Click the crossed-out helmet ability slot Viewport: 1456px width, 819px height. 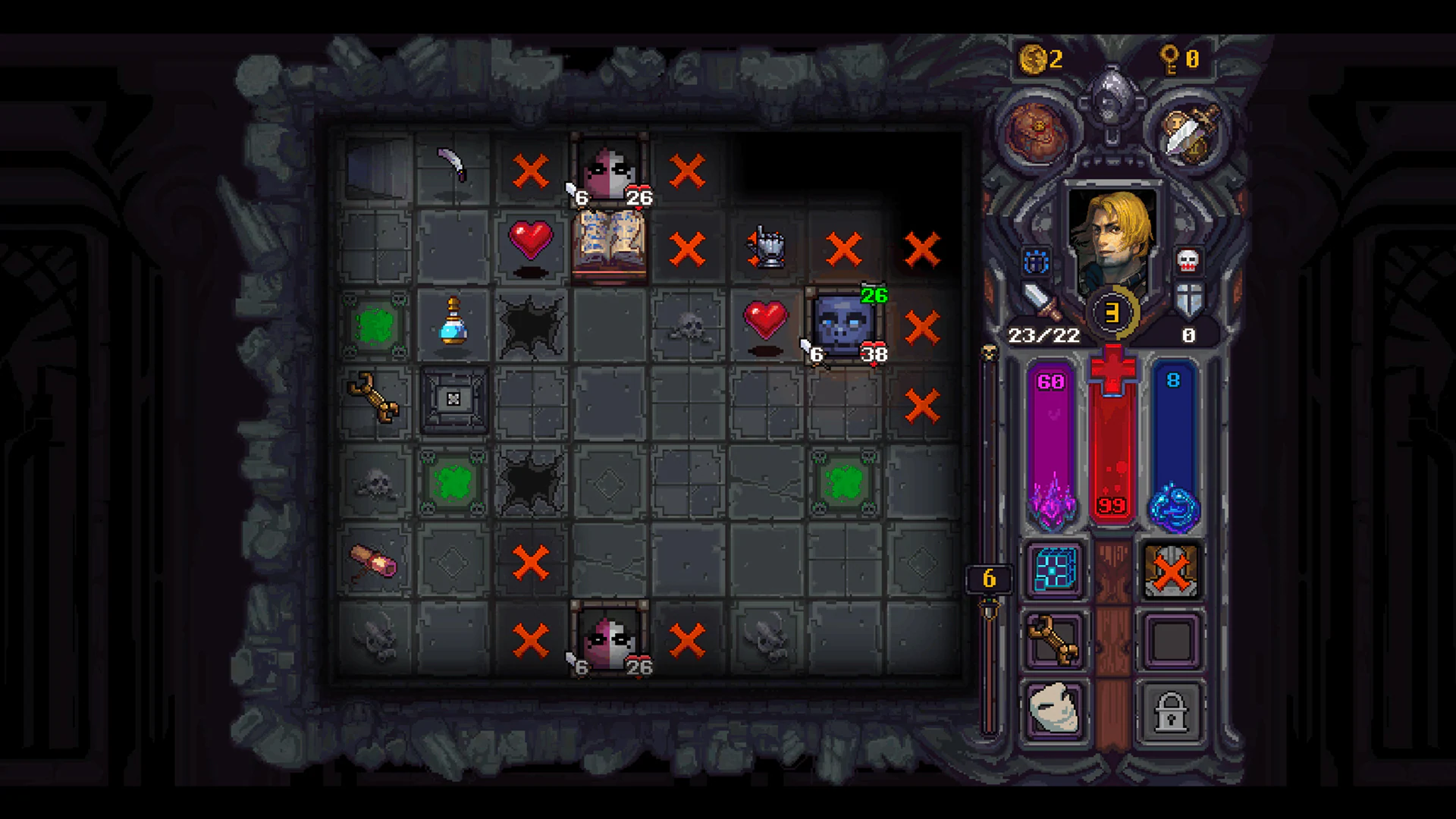(1171, 570)
